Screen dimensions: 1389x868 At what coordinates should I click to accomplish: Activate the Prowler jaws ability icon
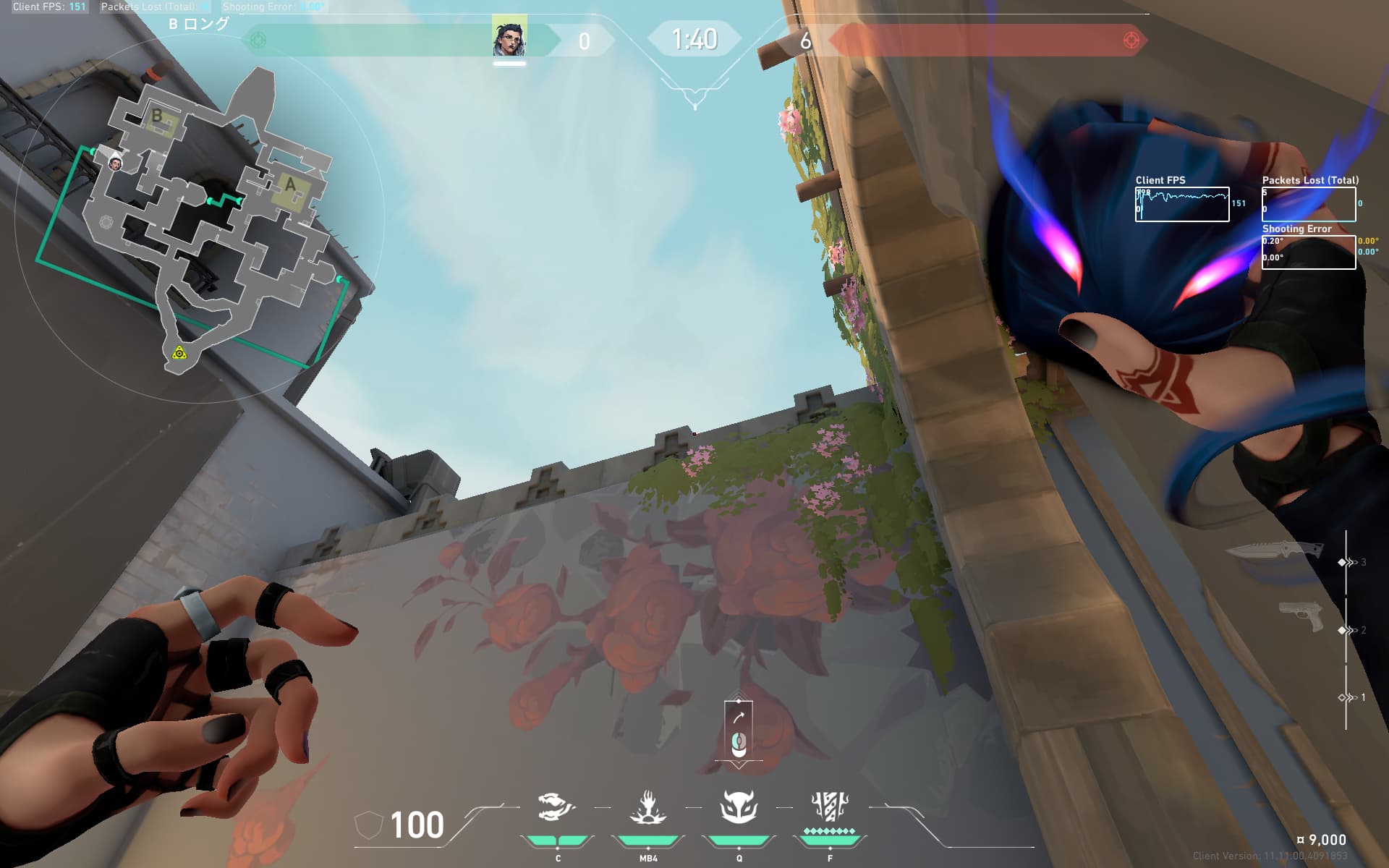(556, 807)
